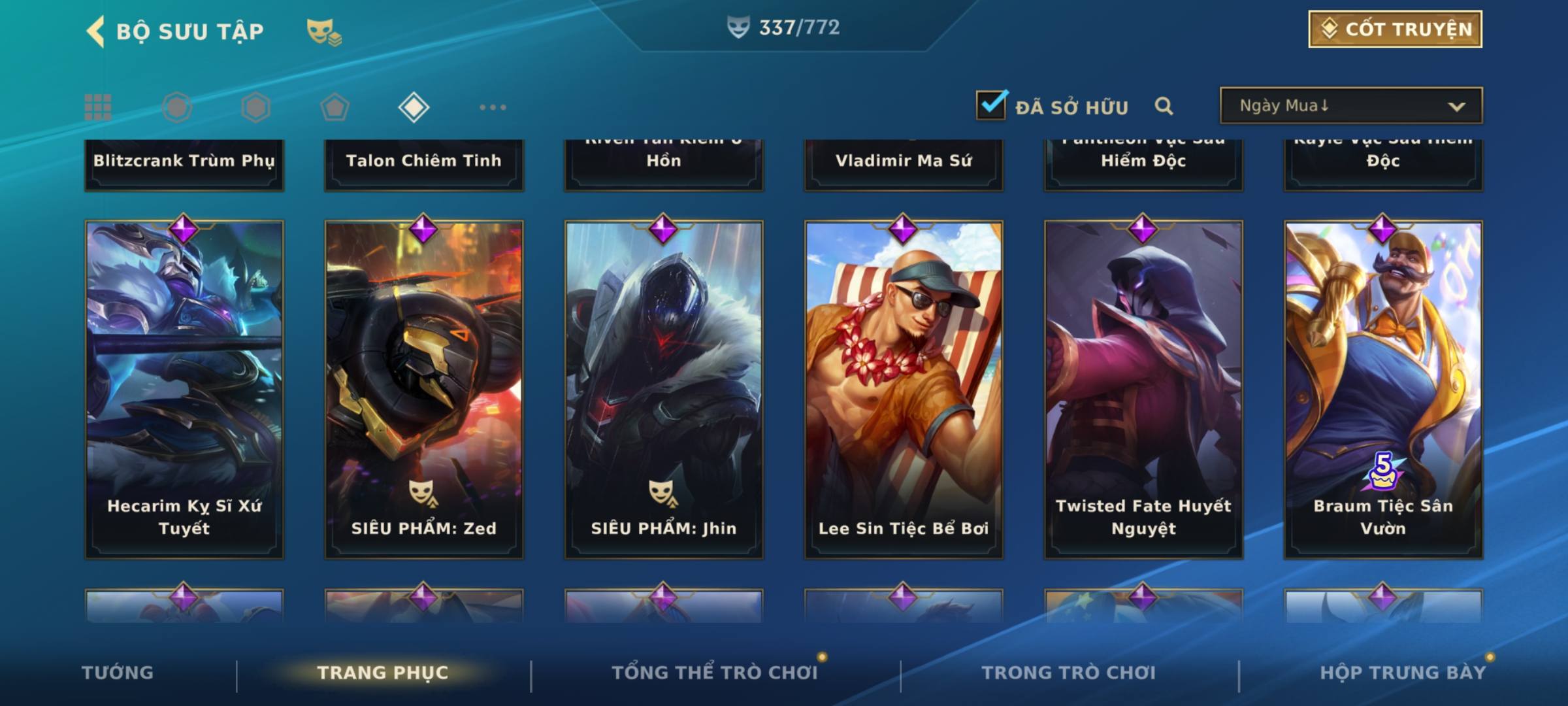Switch to Trong Trò Chơi tab

pos(1069,673)
